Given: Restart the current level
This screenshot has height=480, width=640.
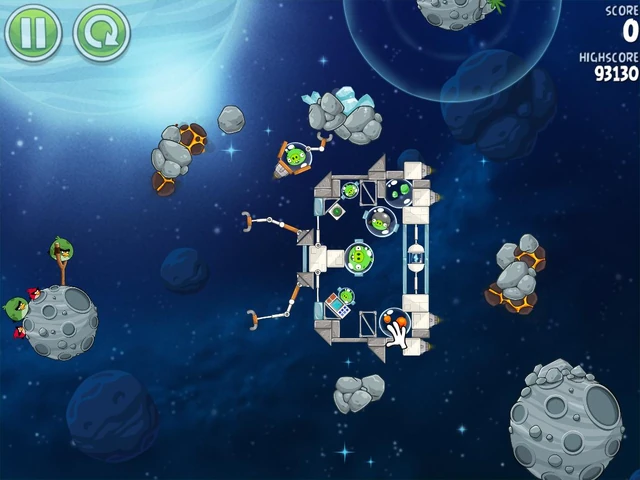Looking at the screenshot, I should (x=101, y=32).
